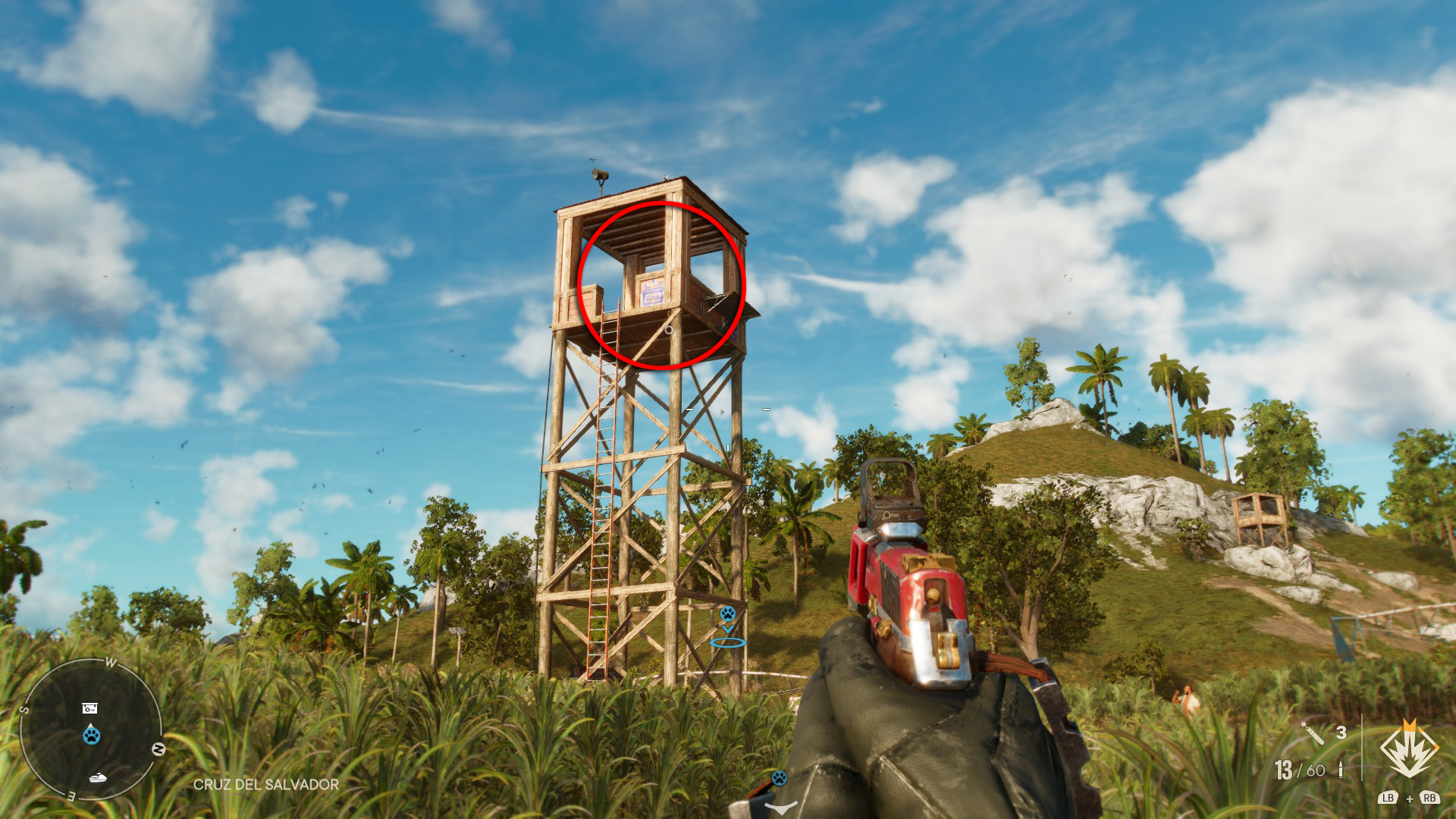Select the blue paw amigo icon on minimap
The image size is (1456, 819).
90,735
